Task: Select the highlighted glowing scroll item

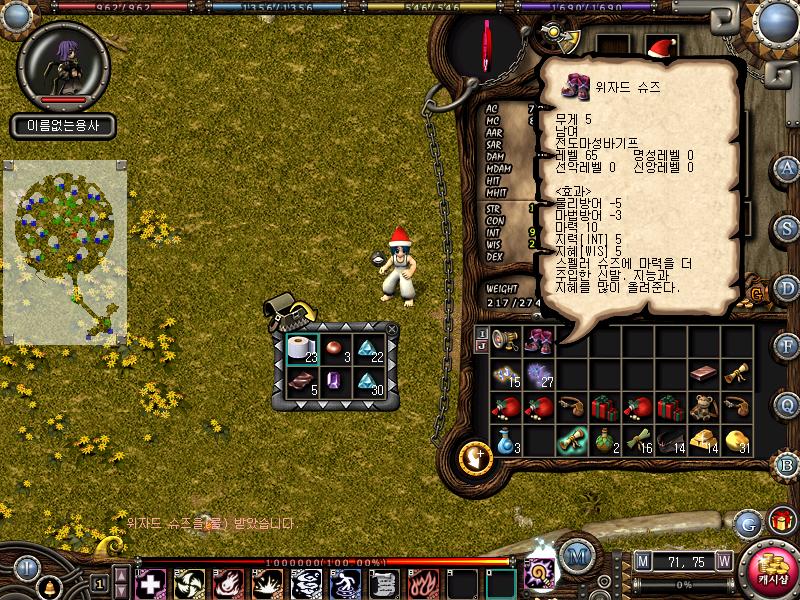Action: (x=573, y=439)
